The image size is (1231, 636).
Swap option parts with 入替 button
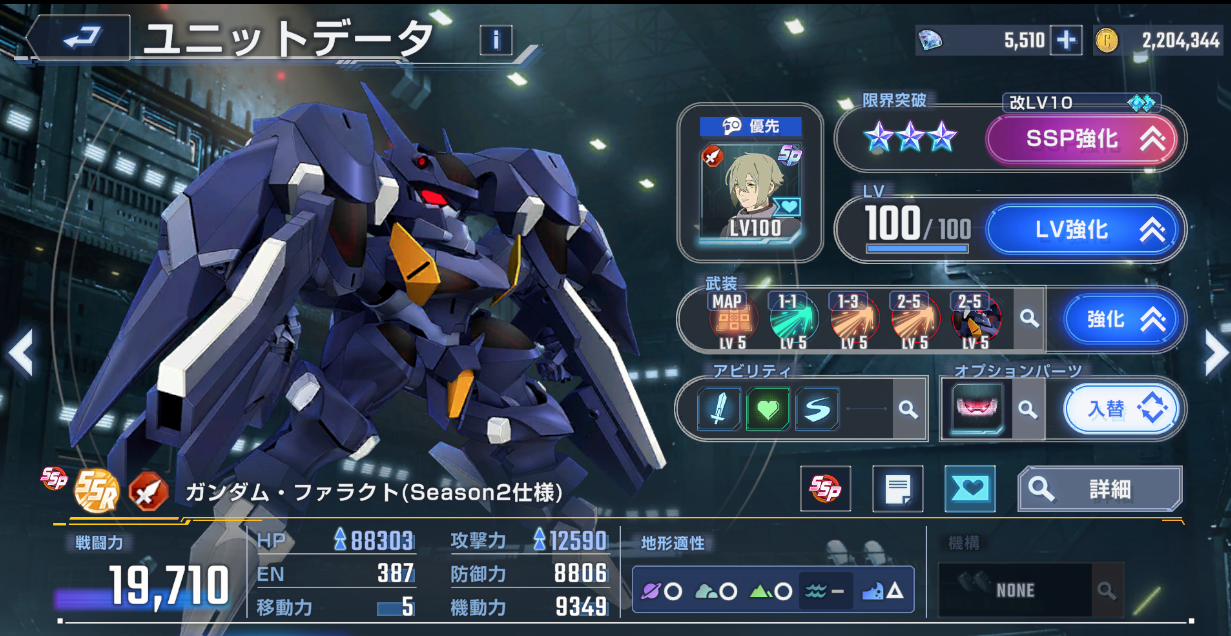point(1120,409)
